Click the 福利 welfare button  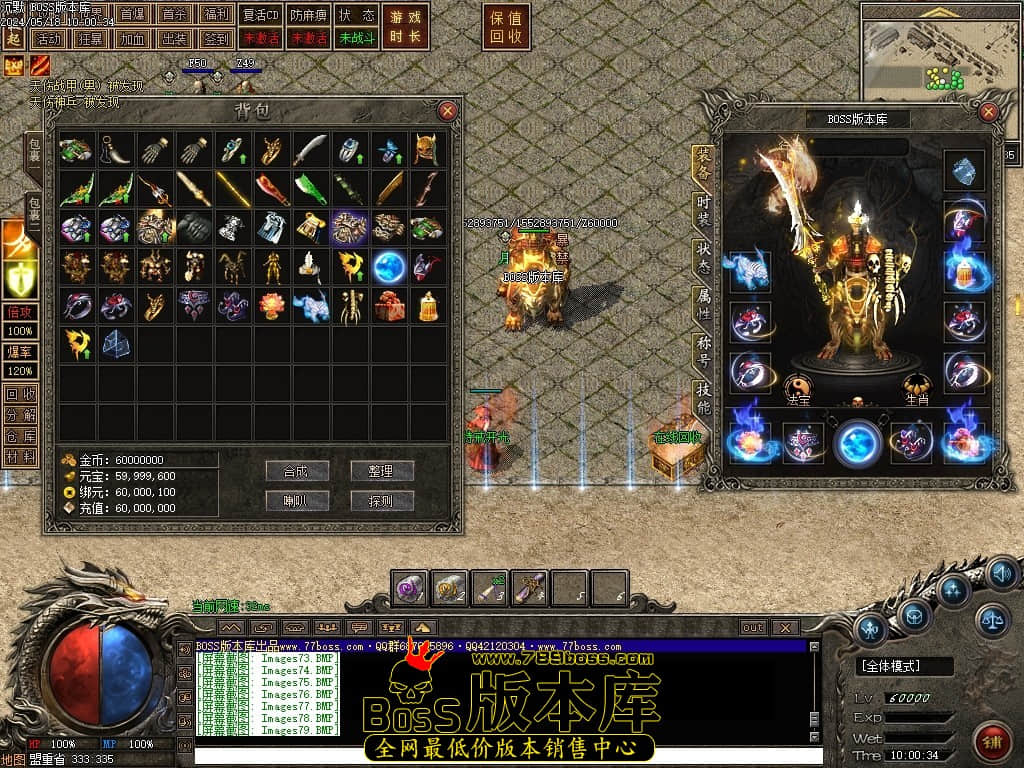[216, 15]
